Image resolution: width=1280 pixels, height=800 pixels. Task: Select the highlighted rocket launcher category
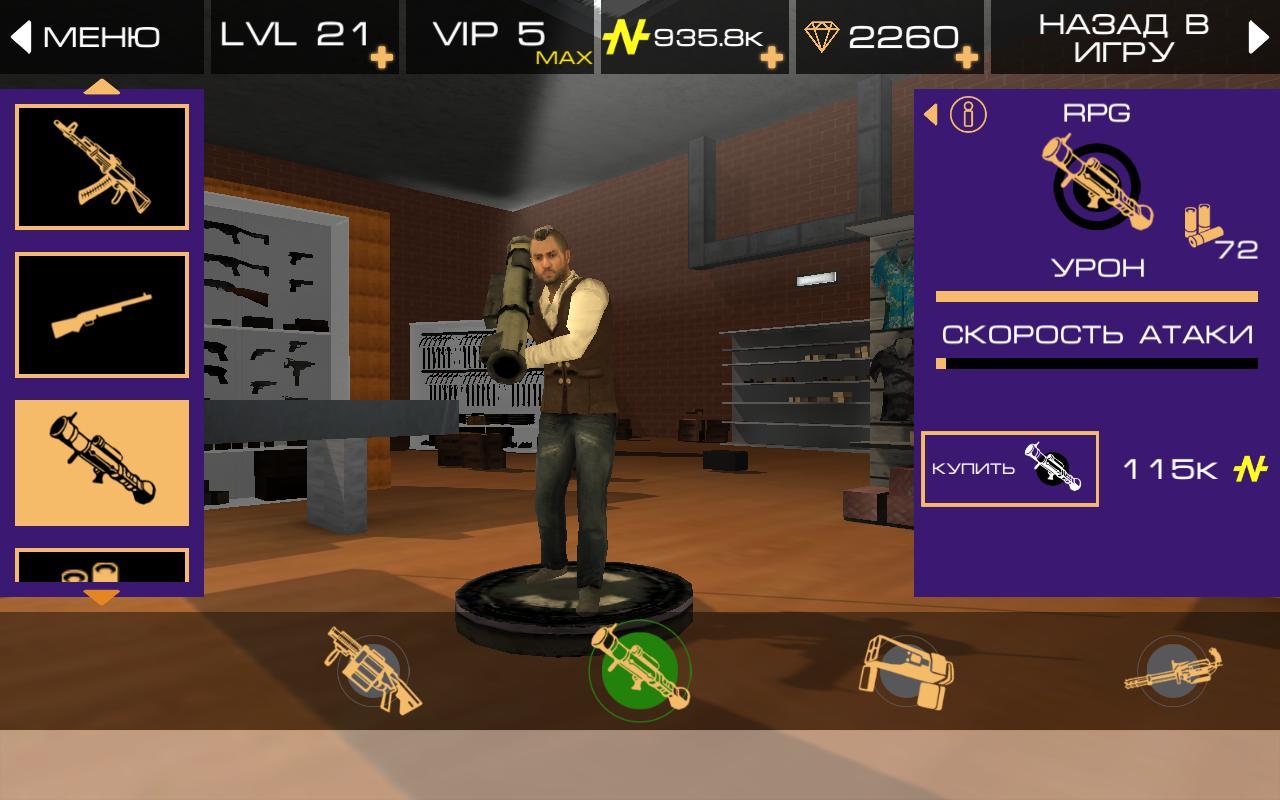(102, 463)
